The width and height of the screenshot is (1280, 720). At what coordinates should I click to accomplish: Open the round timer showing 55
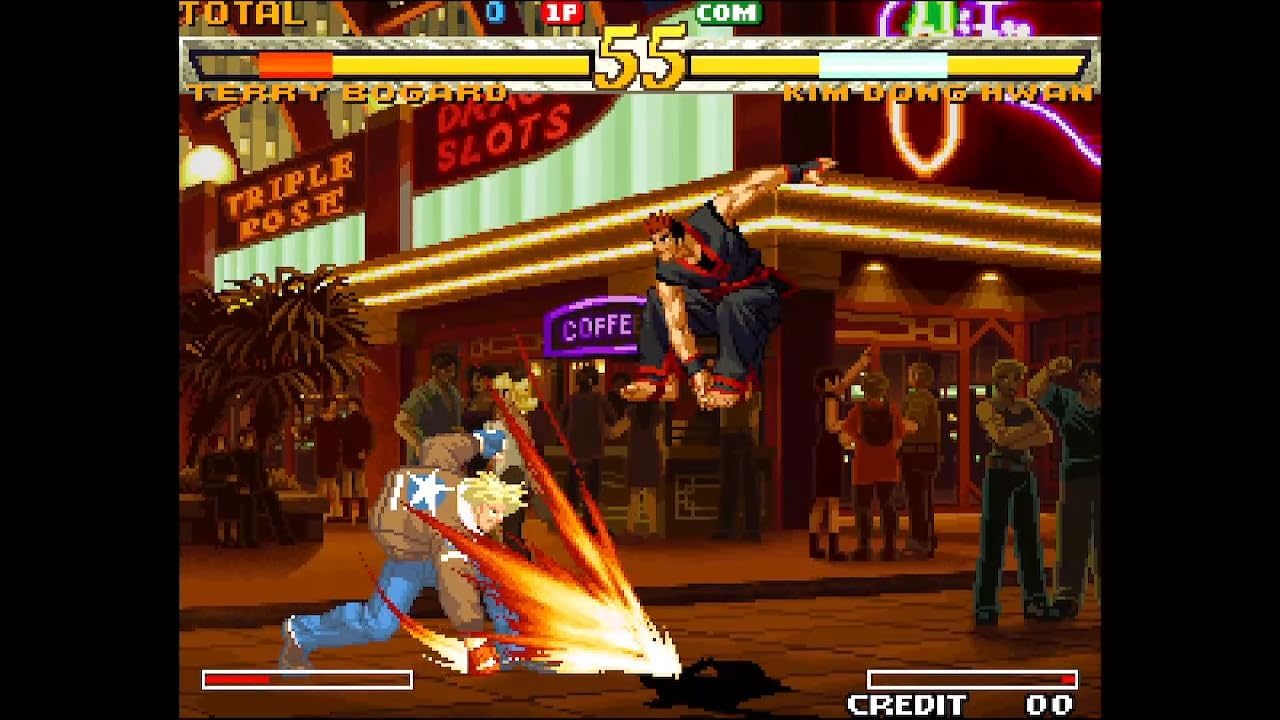point(638,55)
